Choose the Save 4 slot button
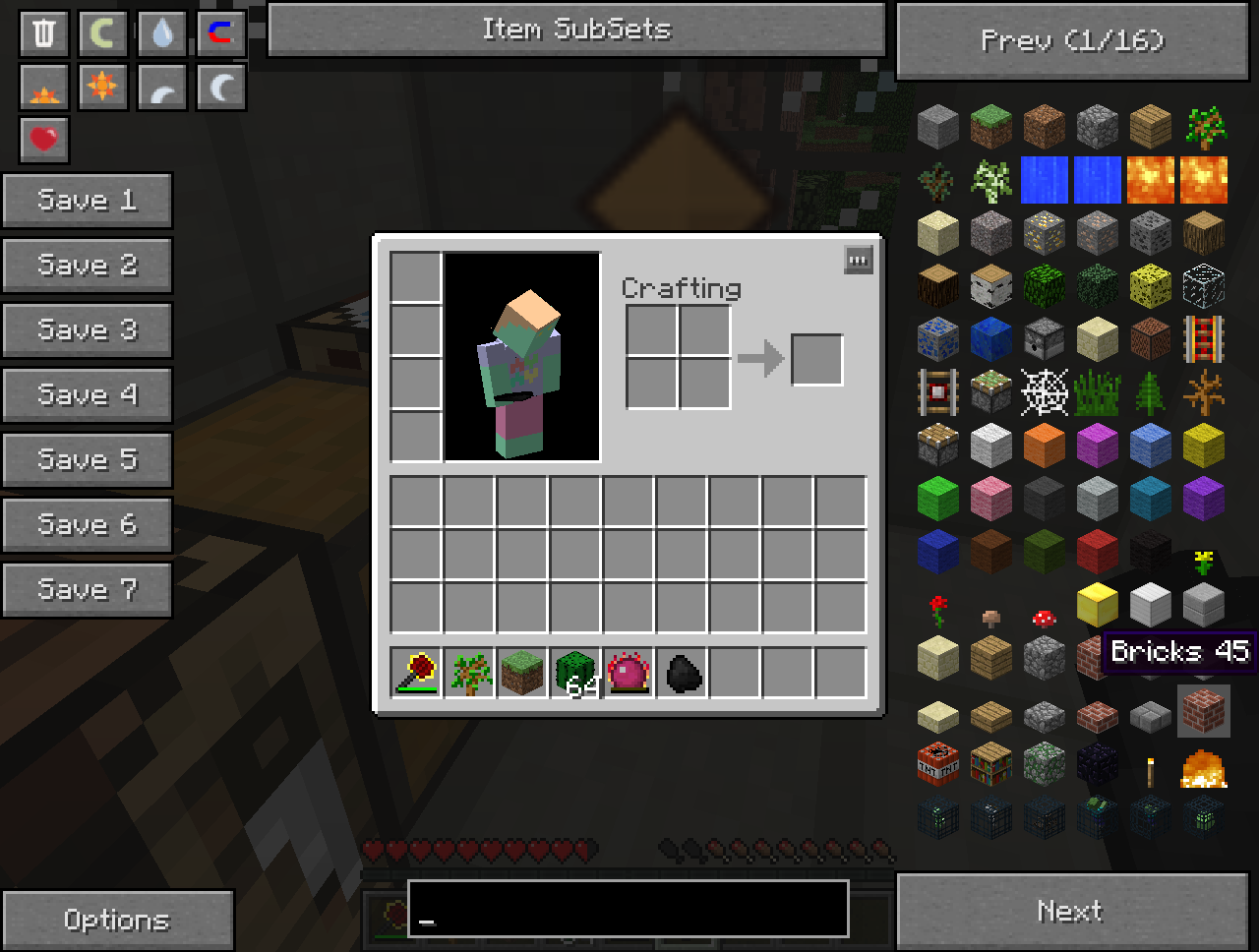The image size is (1259, 952). pyautogui.click(x=87, y=395)
